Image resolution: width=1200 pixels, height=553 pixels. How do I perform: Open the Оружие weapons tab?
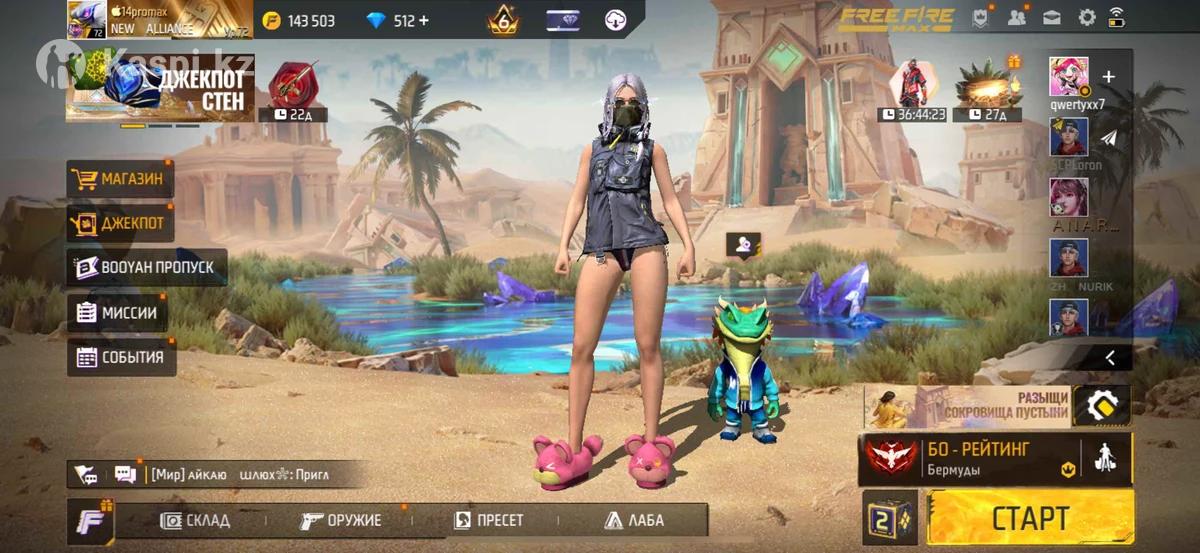click(x=341, y=520)
